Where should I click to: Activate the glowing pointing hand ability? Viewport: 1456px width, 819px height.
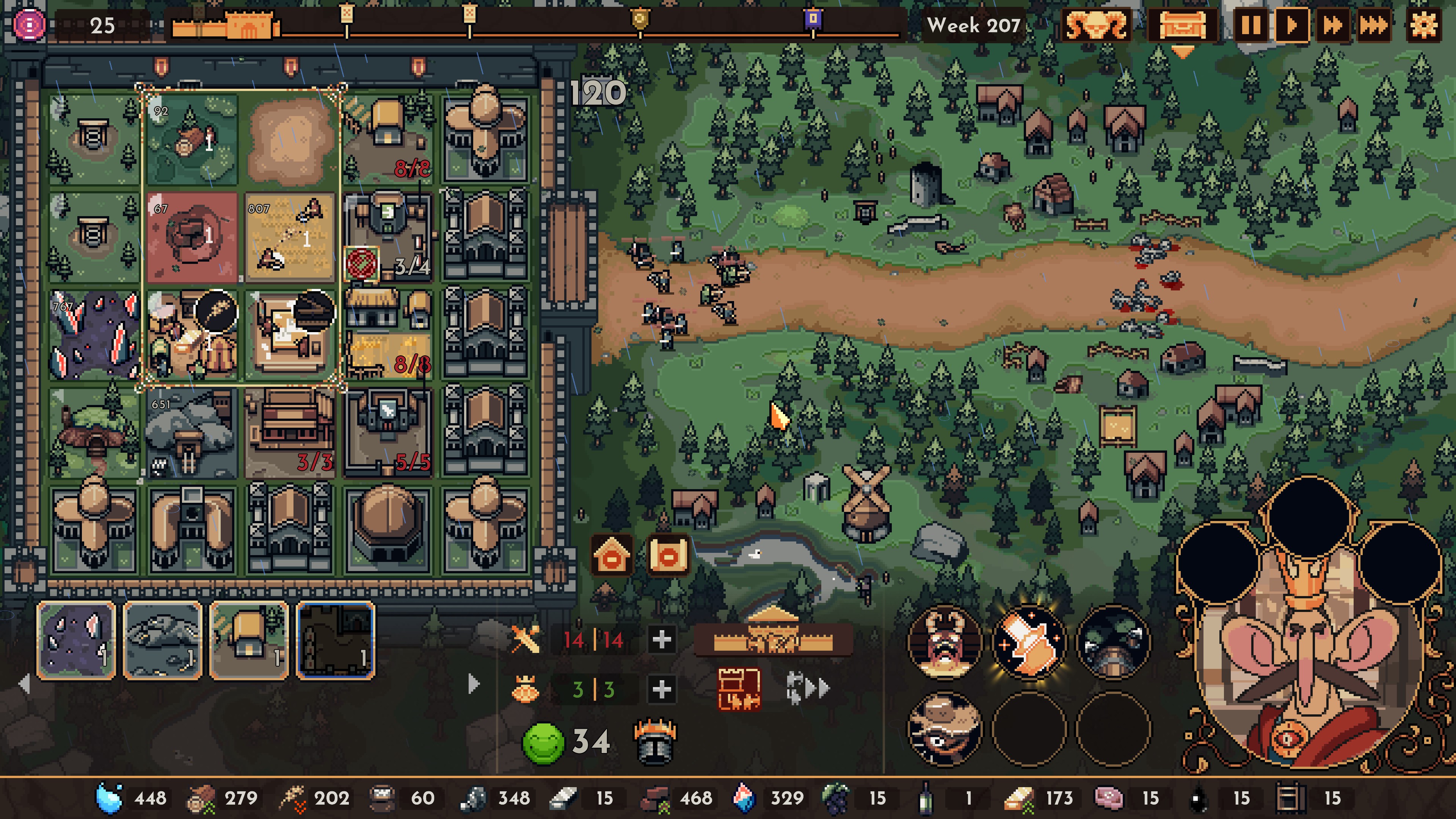coord(1029,643)
